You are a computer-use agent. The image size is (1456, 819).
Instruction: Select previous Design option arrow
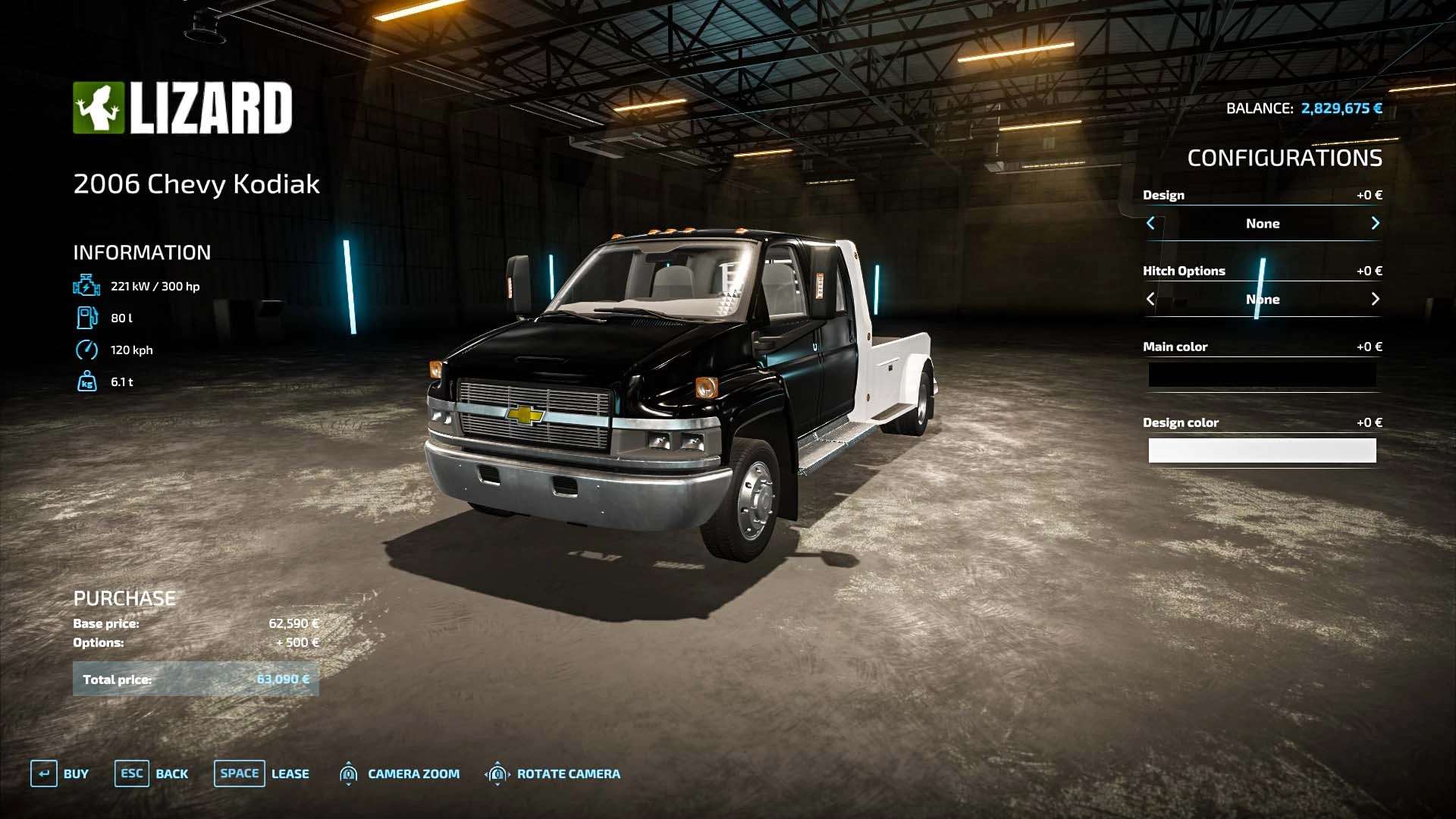pyautogui.click(x=1150, y=223)
